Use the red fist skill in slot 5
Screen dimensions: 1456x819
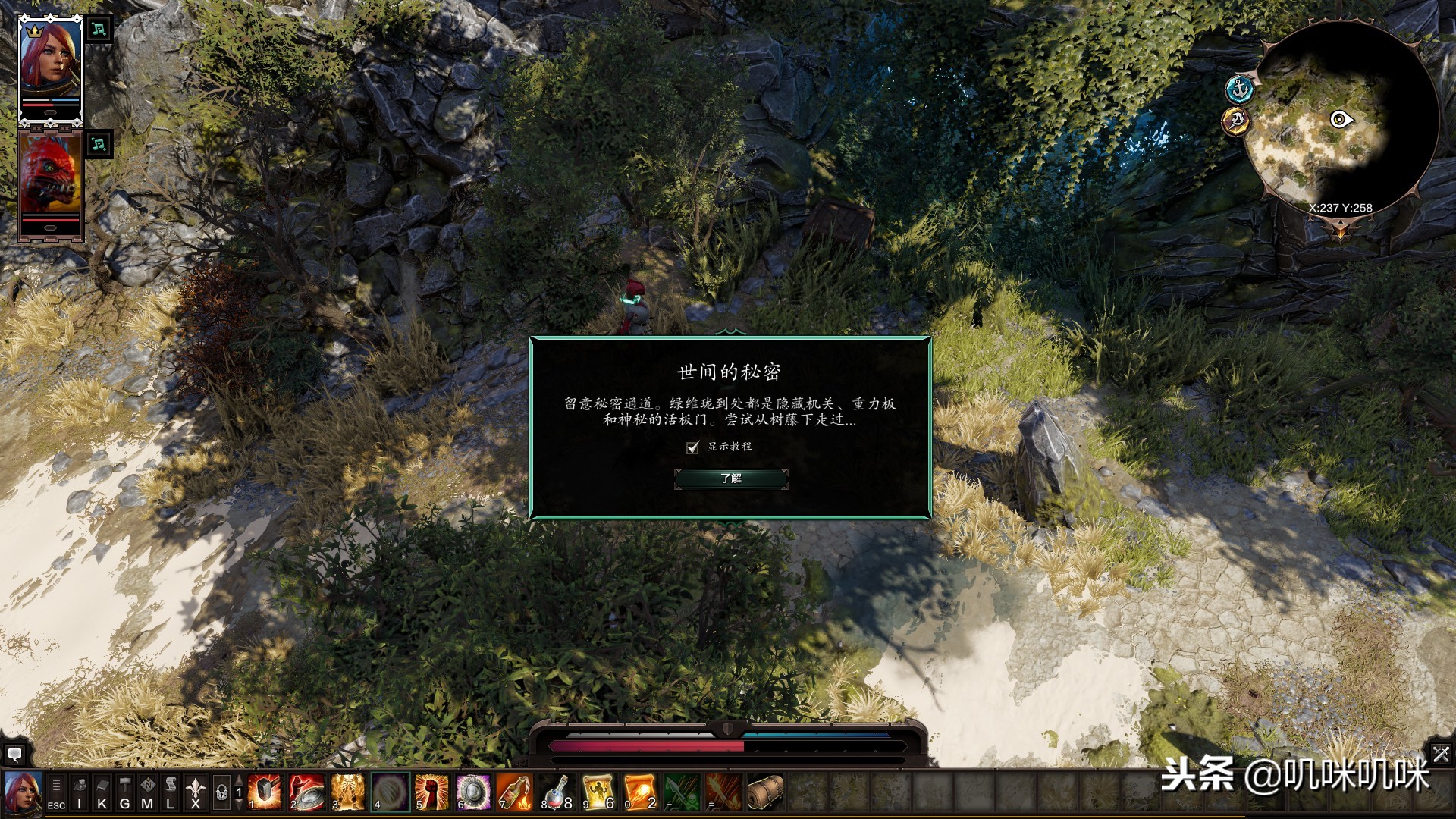coord(431,792)
